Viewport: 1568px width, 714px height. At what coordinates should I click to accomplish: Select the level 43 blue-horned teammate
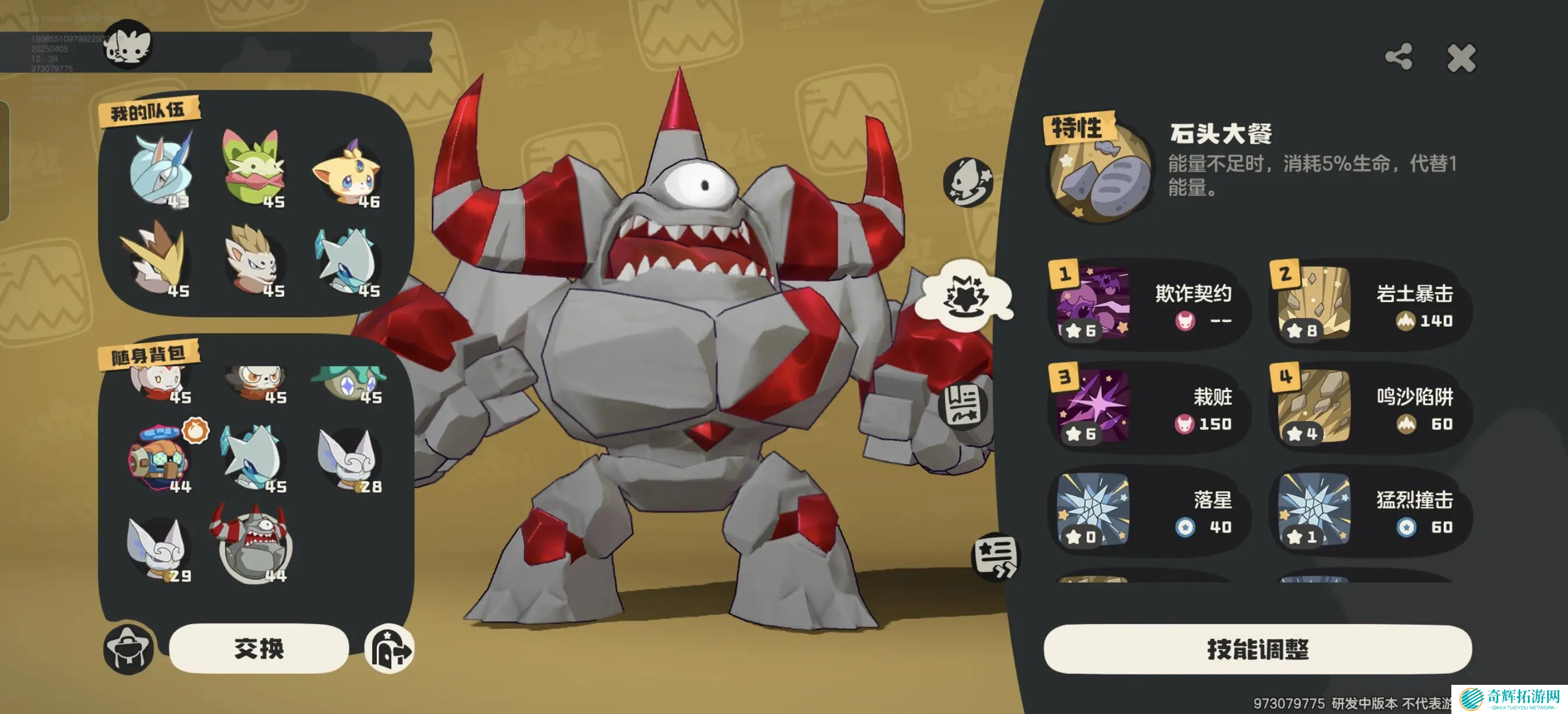coord(160,172)
